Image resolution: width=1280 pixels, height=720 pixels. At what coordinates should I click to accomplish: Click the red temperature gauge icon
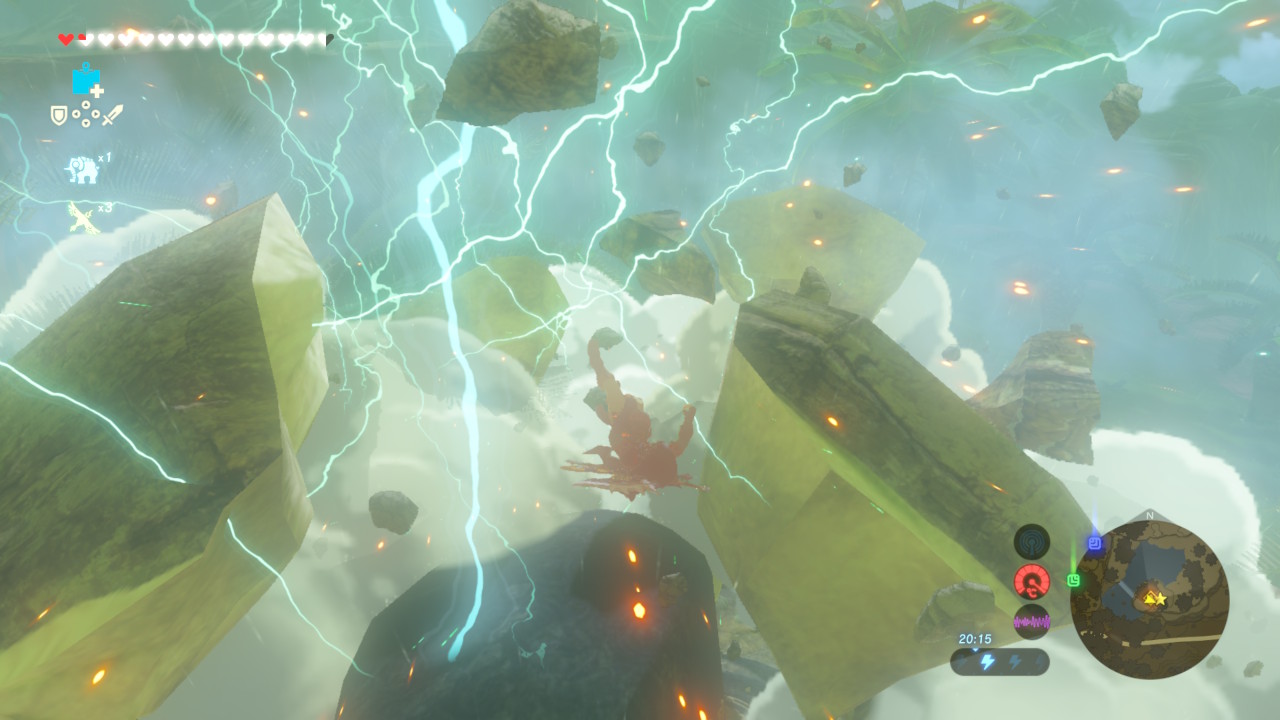pos(1031,581)
